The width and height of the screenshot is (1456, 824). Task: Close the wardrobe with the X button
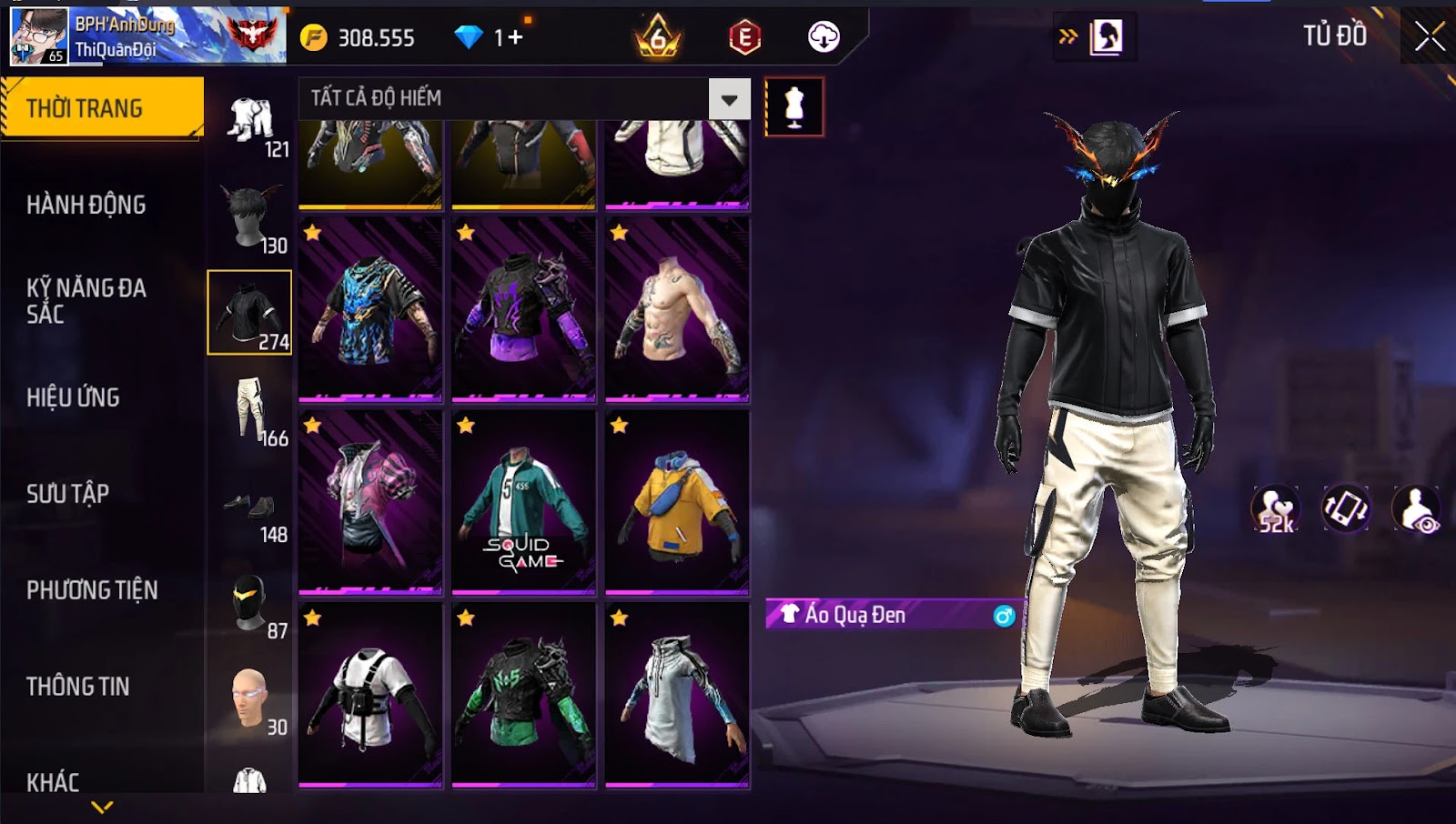[x=1429, y=36]
